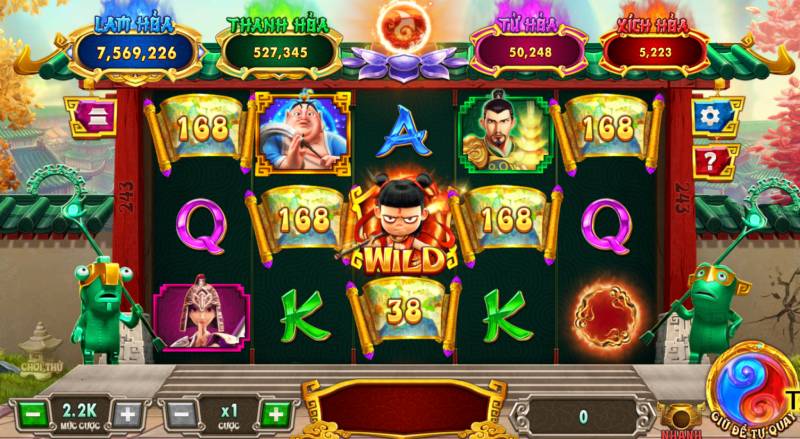
Task: Decrease the bet level (Mức cược) with minus
Action: [31, 413]
